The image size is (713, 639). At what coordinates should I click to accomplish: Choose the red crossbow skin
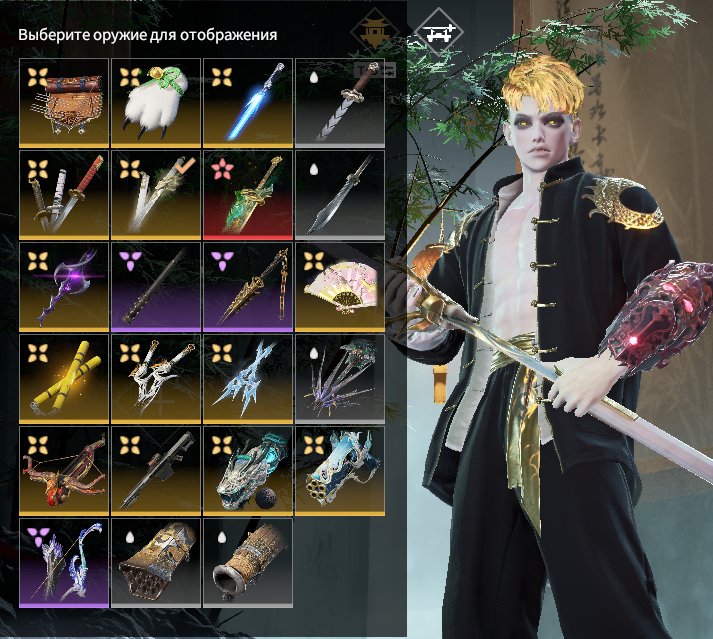(64, 471)
